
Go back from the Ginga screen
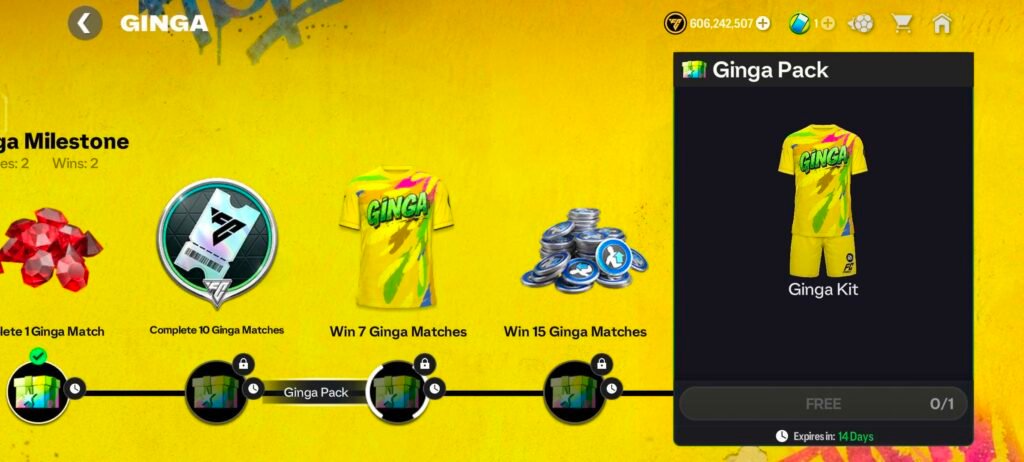tap(85, 23)
